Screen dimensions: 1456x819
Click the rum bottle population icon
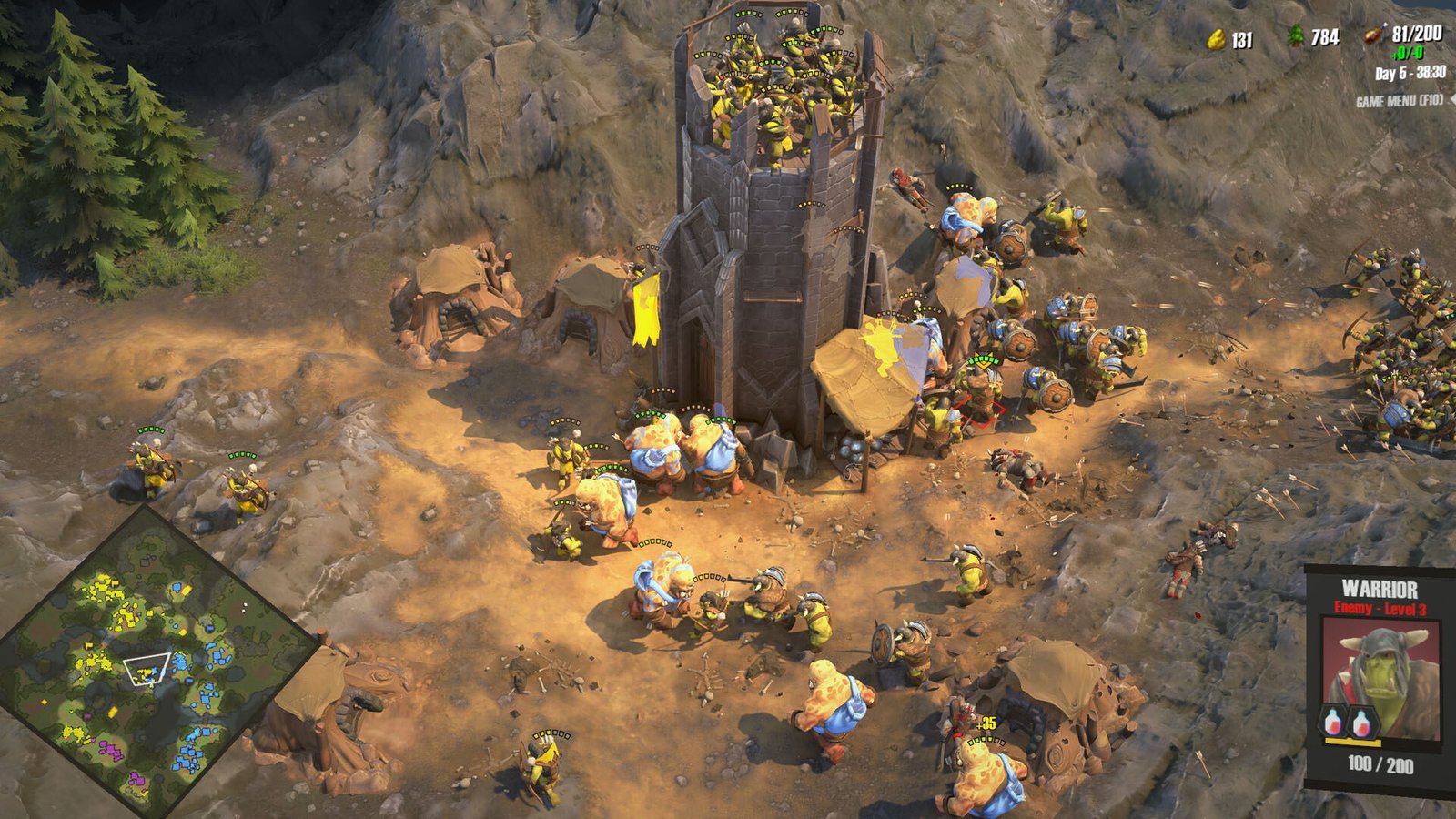click(1372, 36)
